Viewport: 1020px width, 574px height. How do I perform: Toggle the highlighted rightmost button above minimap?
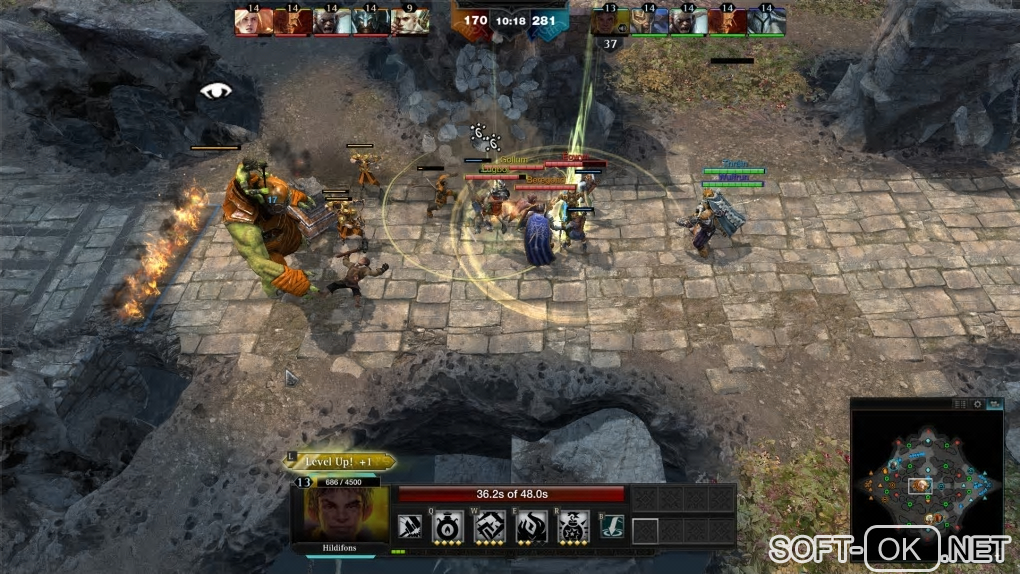[993, 404]
